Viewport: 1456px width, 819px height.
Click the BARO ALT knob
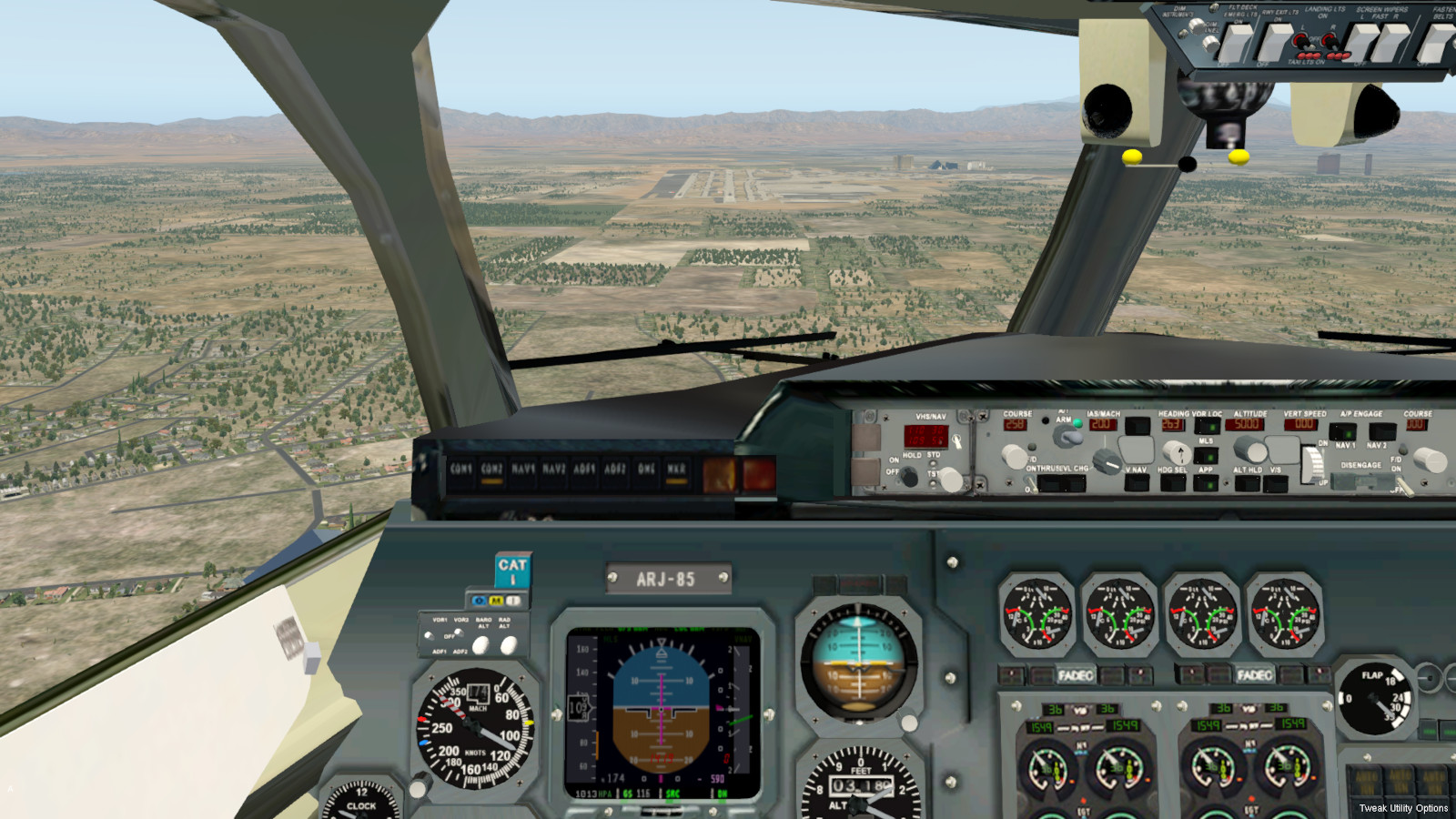(x=481, y=645)
